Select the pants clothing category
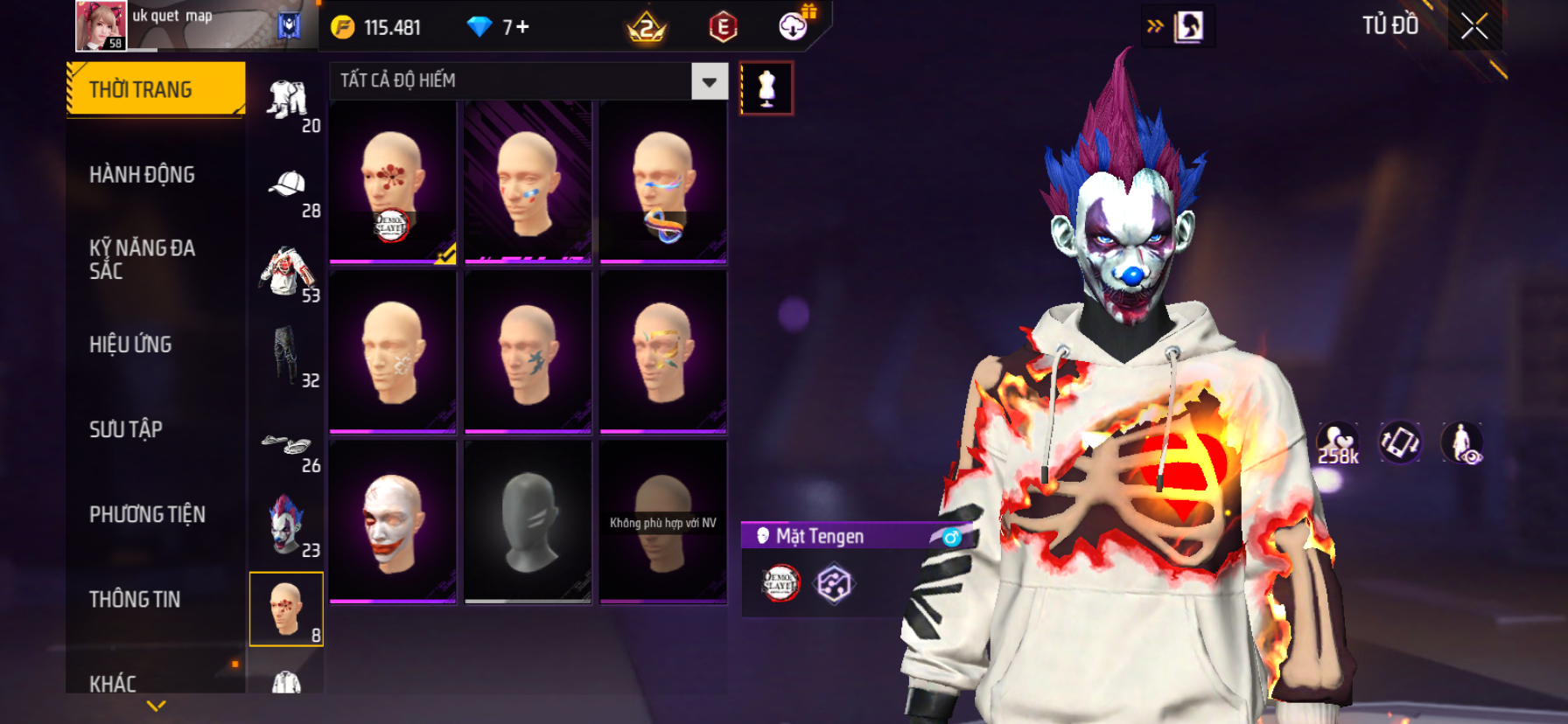The image size is (1568, 724). (285, 355)
